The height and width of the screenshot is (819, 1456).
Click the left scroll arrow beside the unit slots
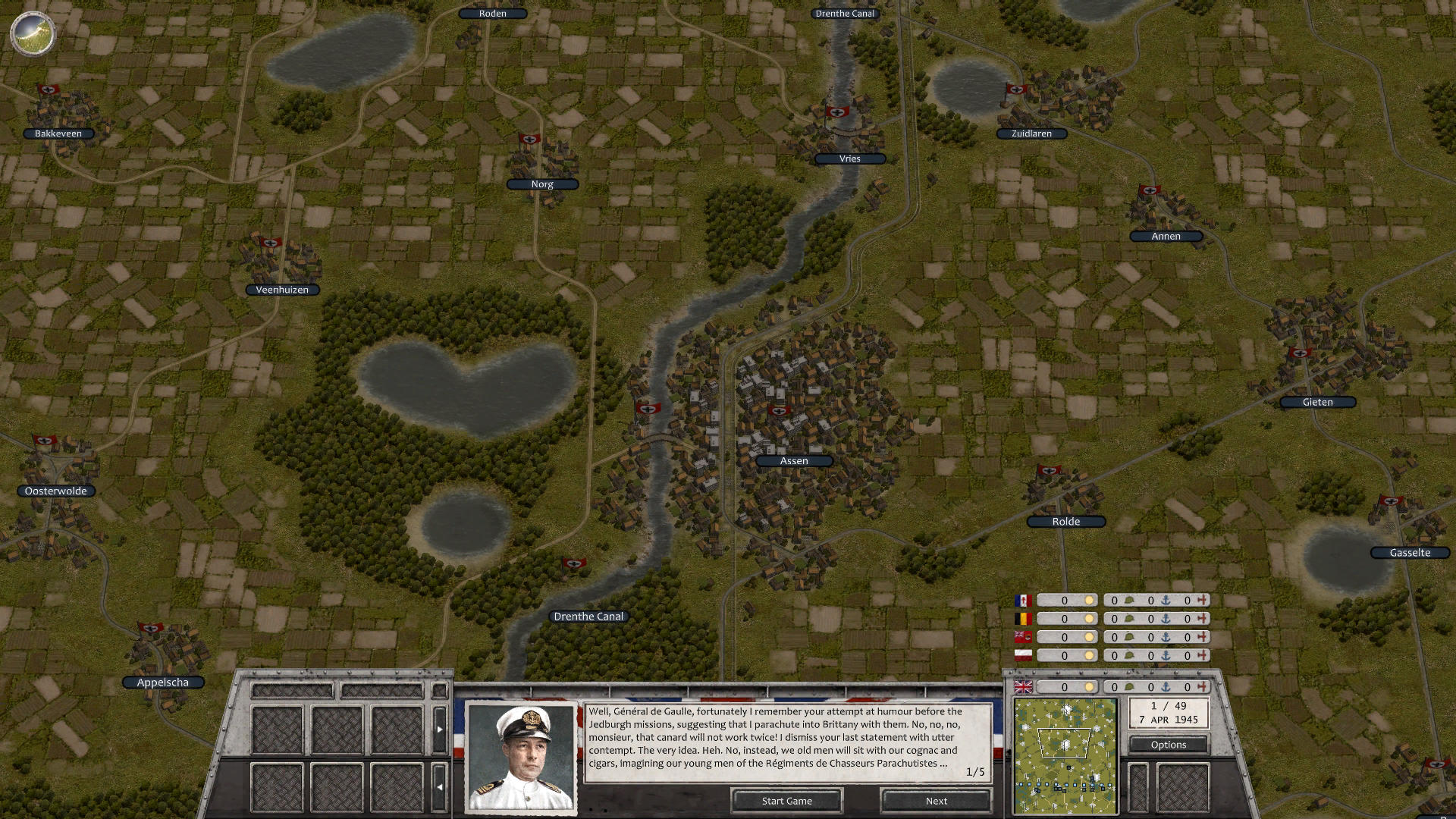click(x=439, y=787)
